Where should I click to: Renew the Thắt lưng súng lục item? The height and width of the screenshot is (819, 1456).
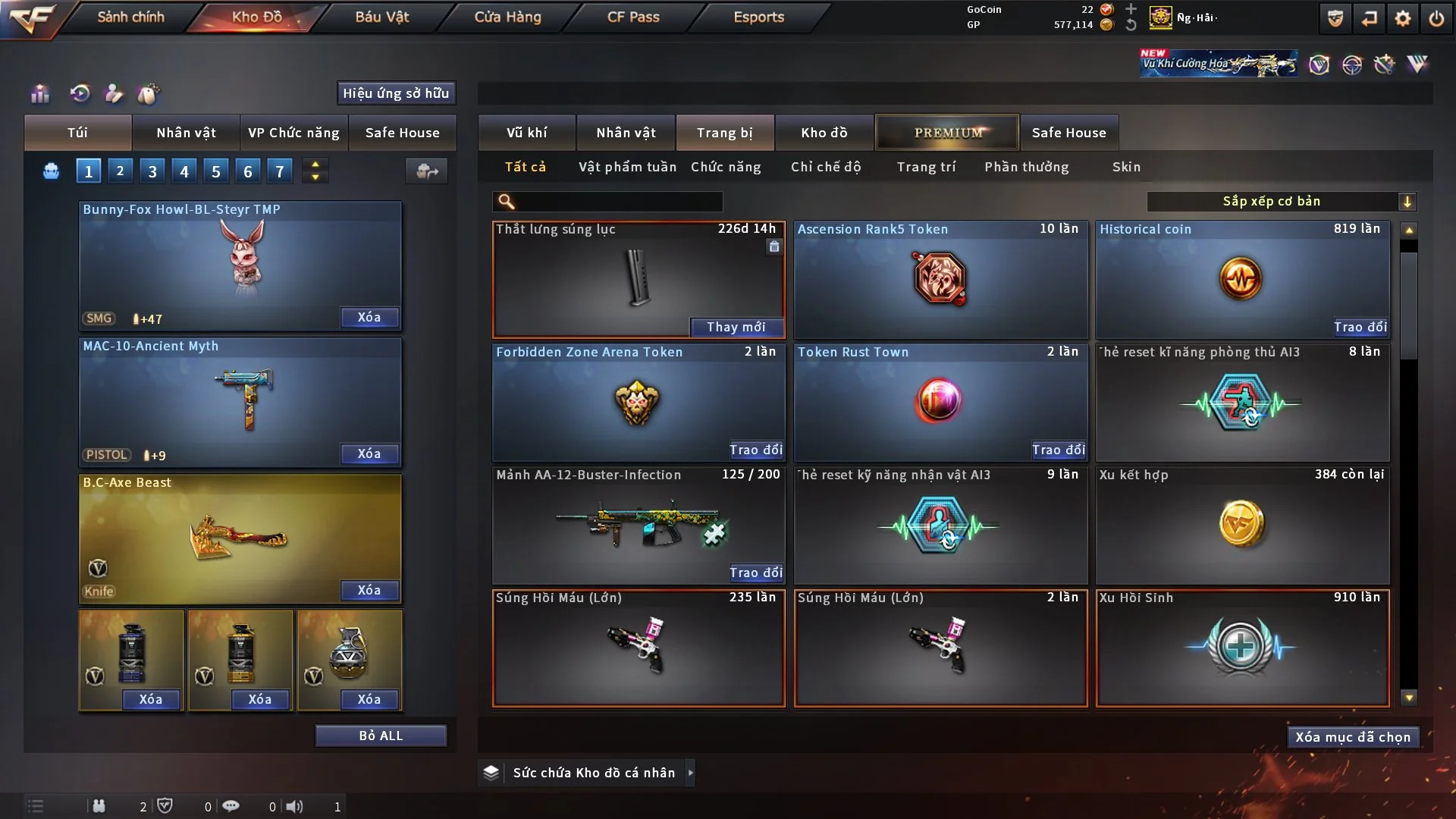(736, 327)
